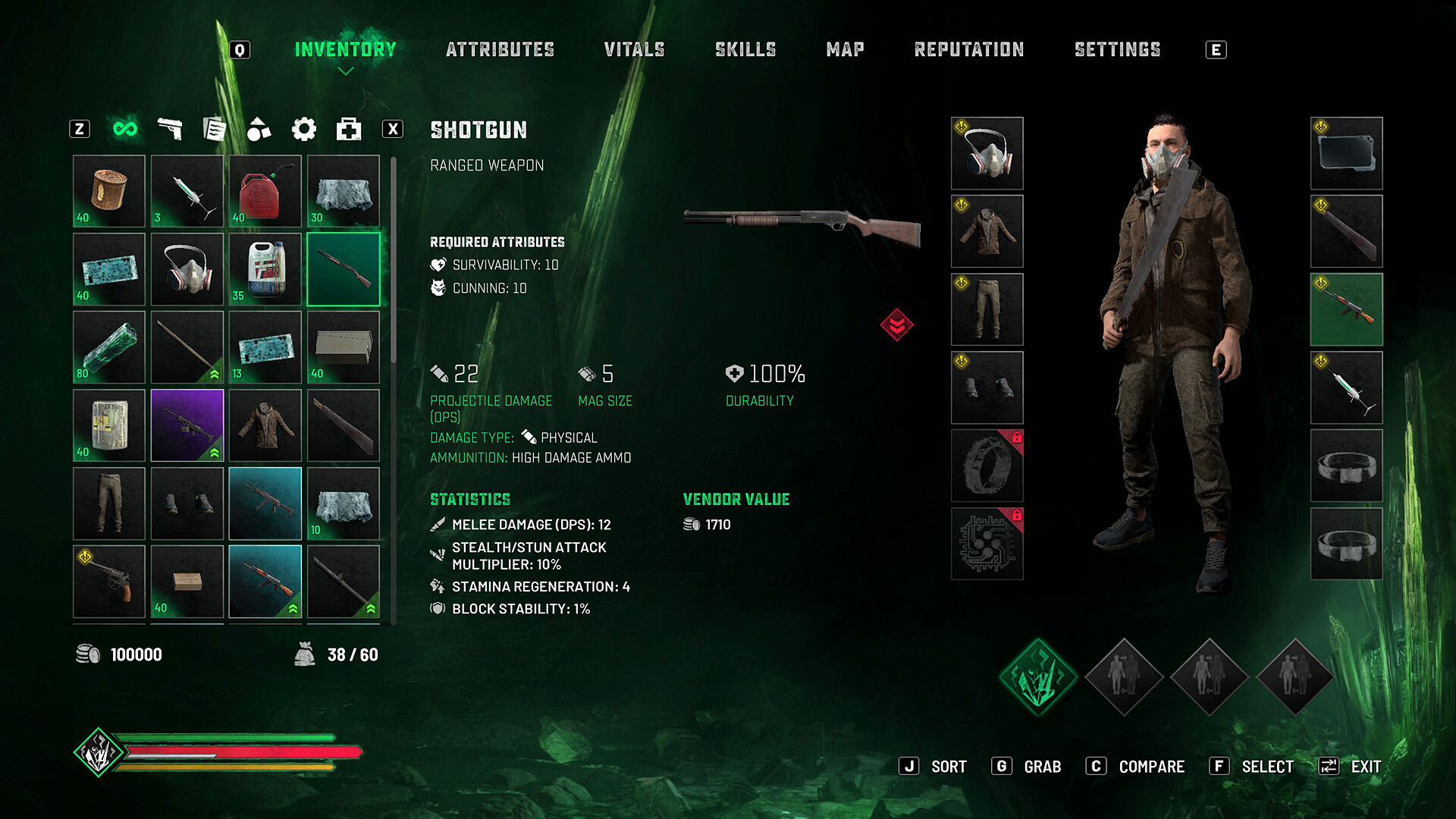Select the resources shapes filter icon
1456x819 pixels.
pos(259,129)
